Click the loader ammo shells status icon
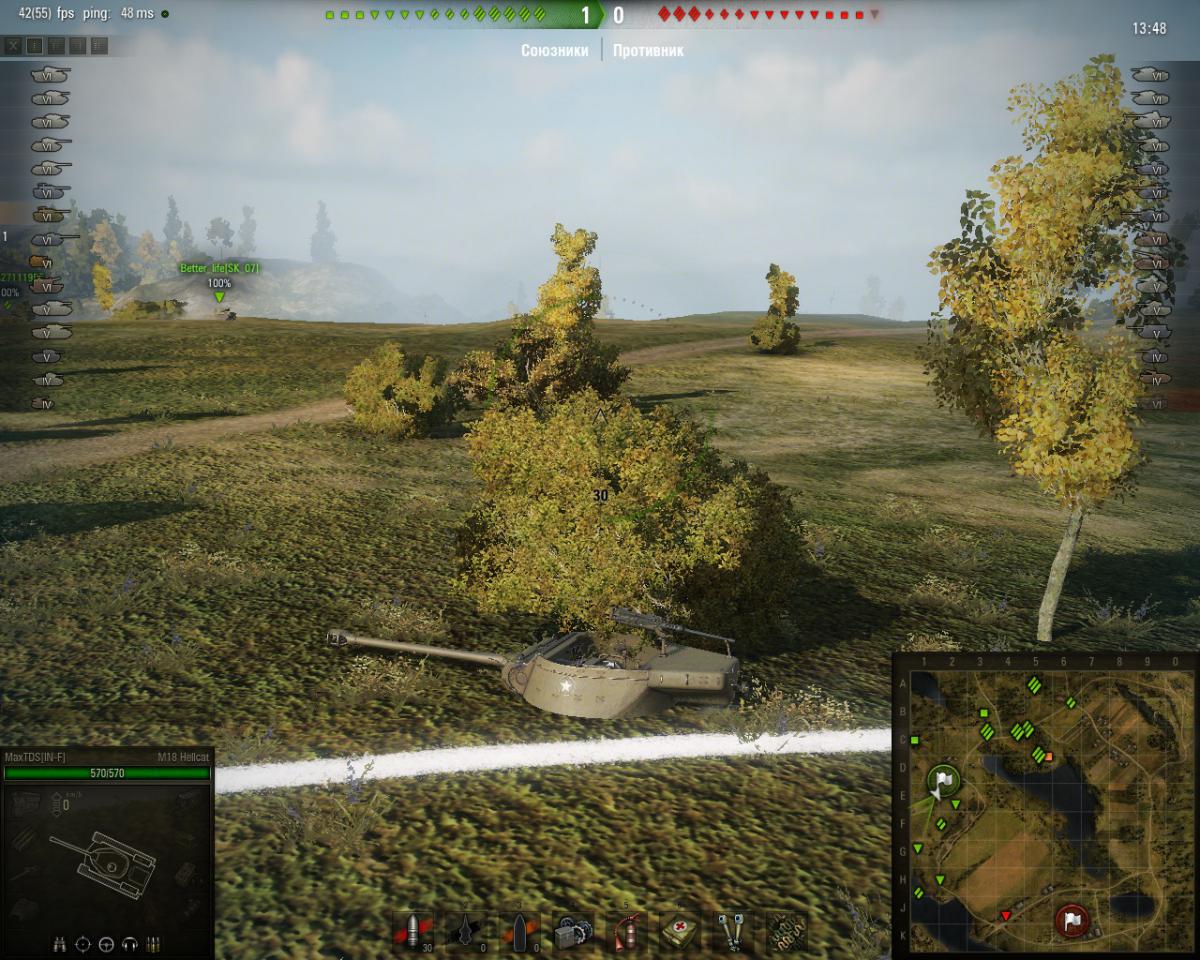 click(153, 943)
